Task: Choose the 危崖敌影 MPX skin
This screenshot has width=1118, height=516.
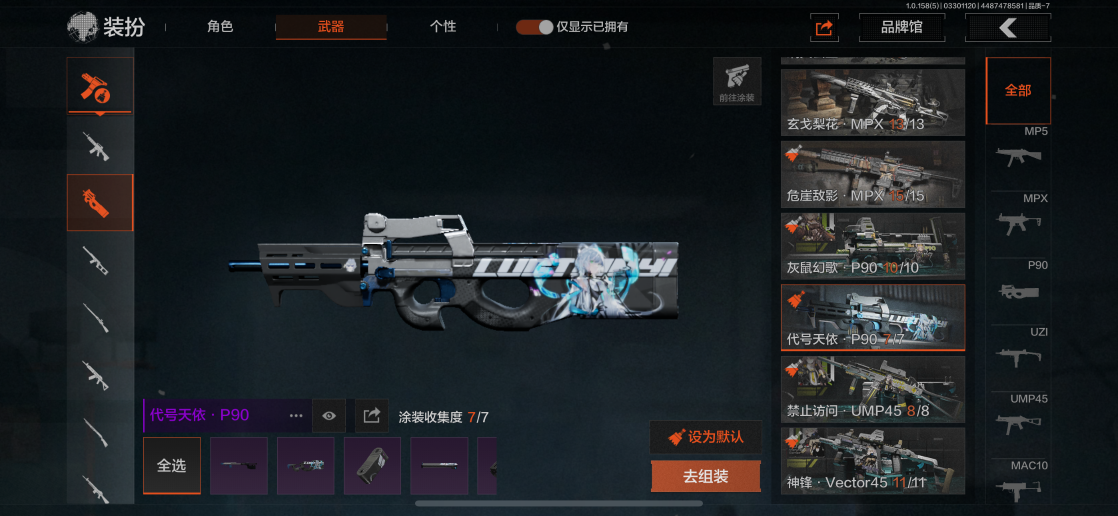Action: pyautogui.click(x=873, y=174)
